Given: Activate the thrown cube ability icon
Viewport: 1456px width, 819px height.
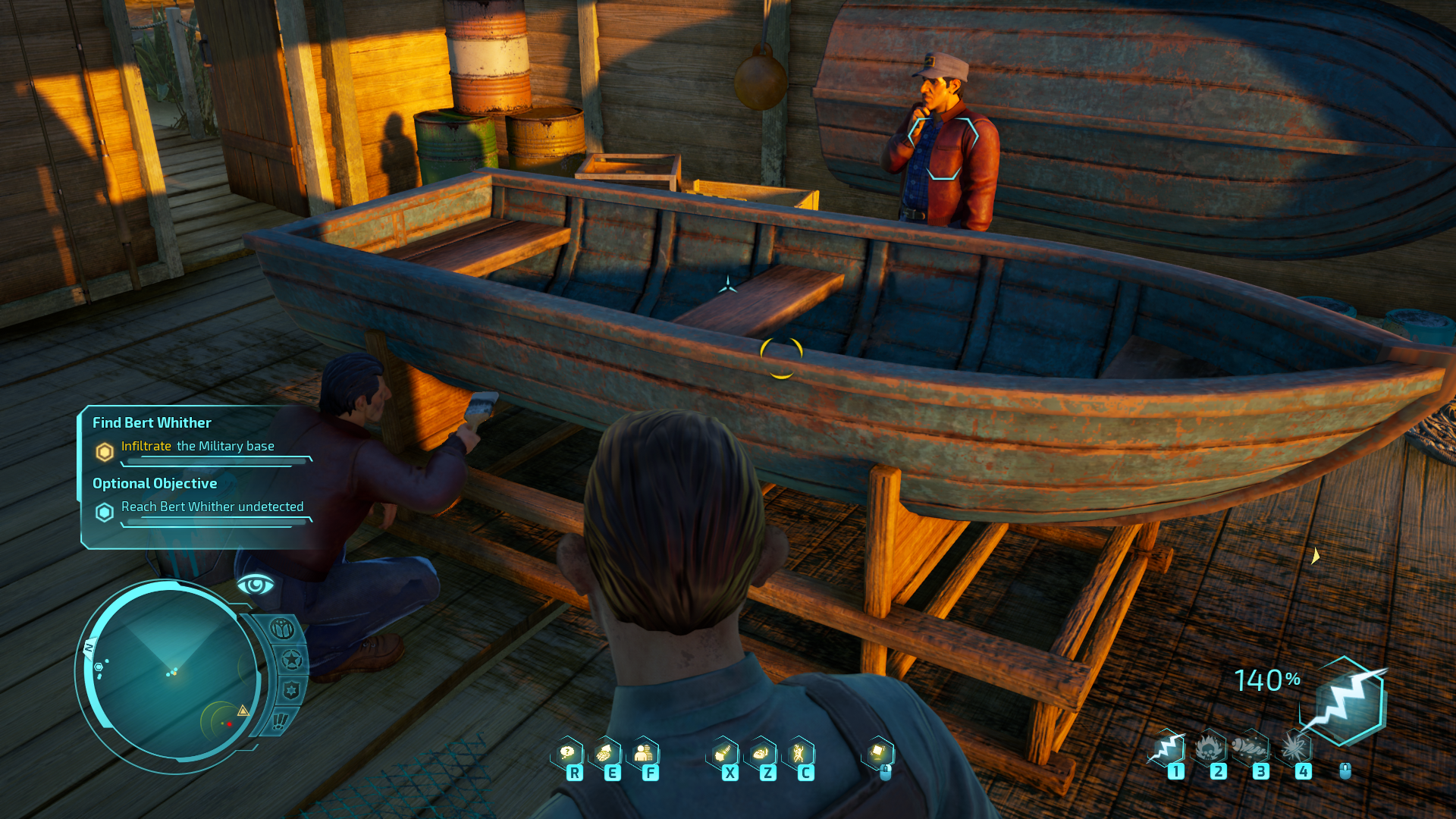Looking at the screenshot, I should click(x=878, y=752).
